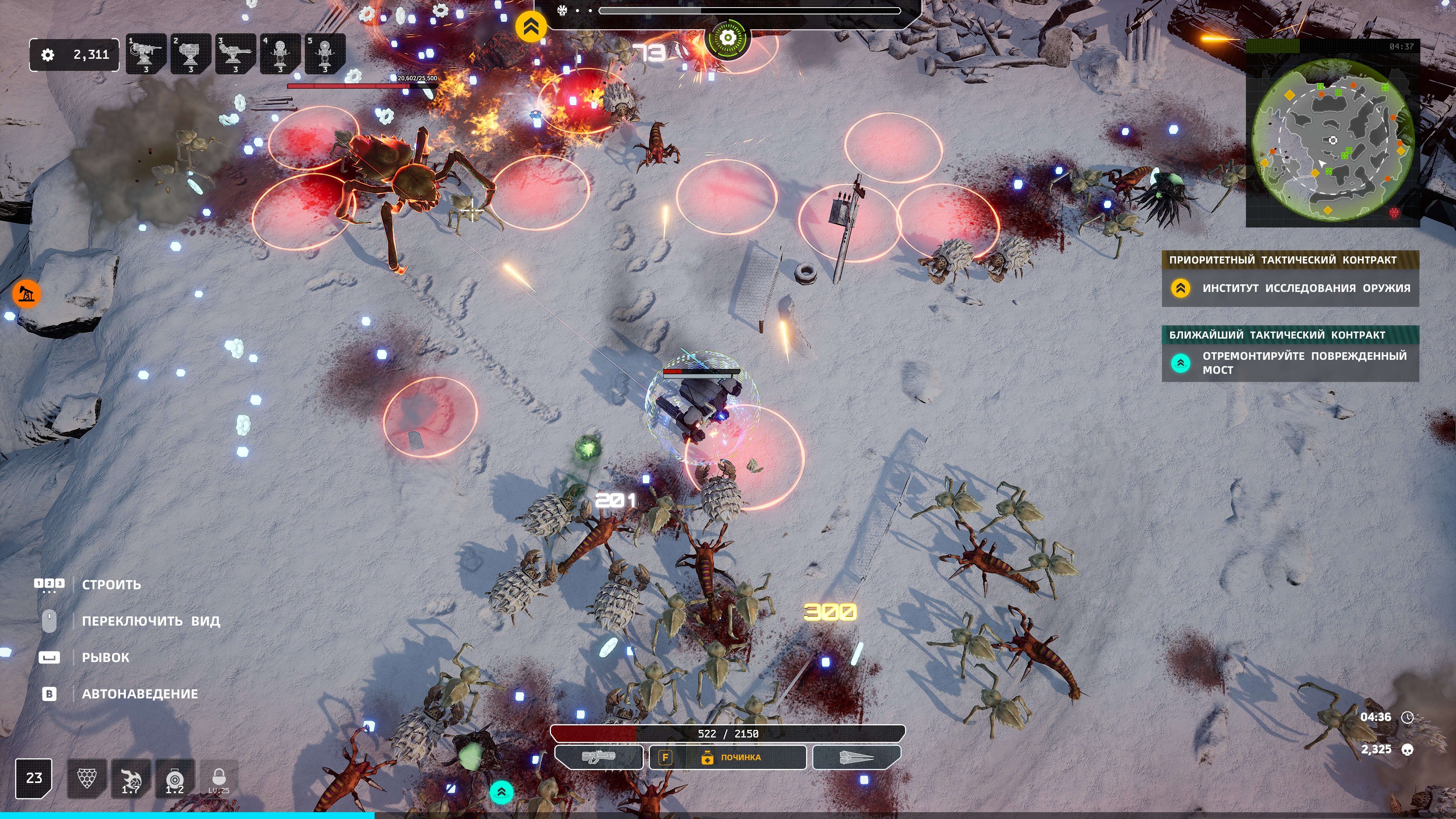This screenshot has height=819, width=1456.
Task: Switch to the spike blade weapon slot
Action: click(856, 758)
